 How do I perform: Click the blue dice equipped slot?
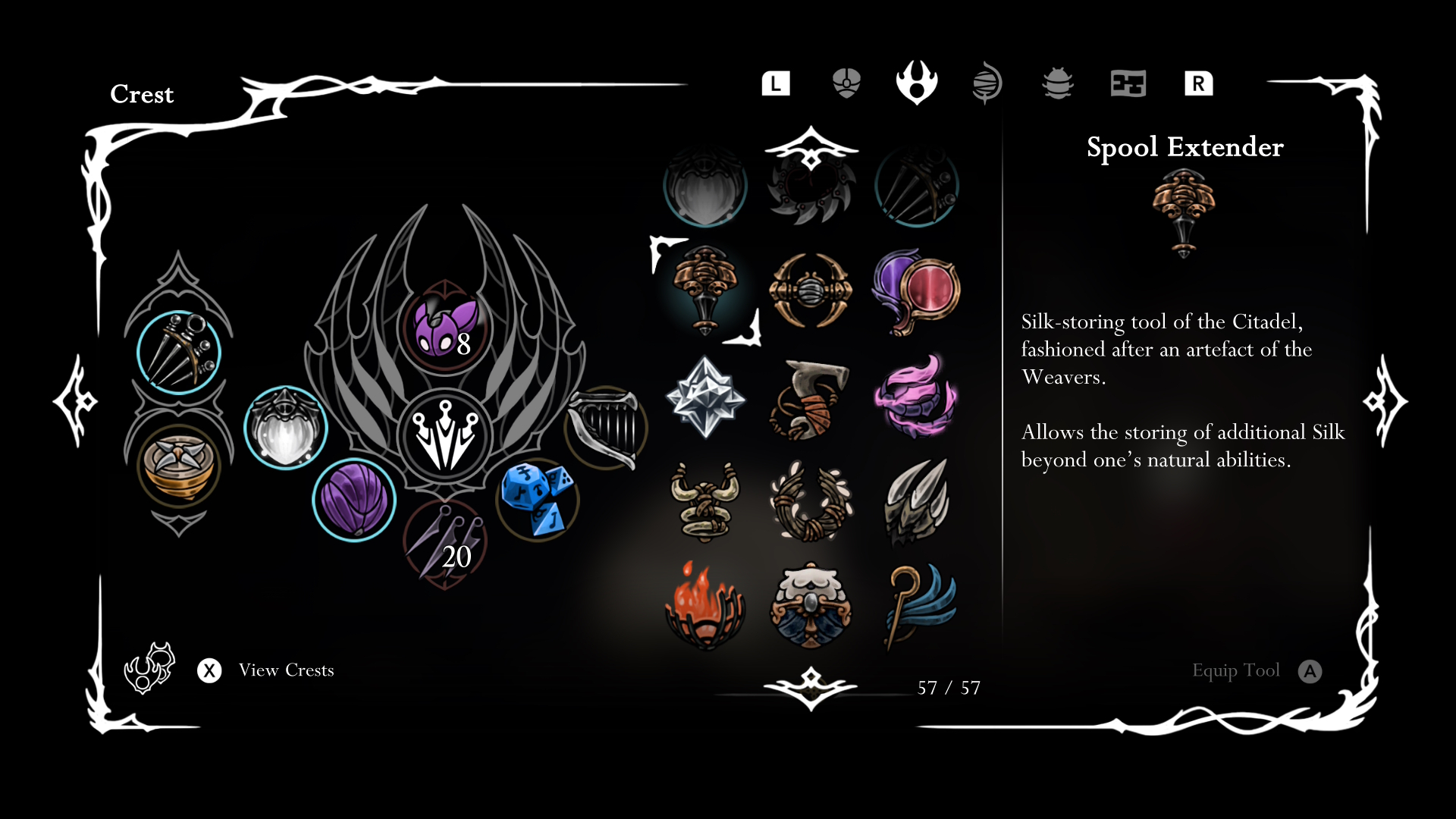(x=538, y=498)
